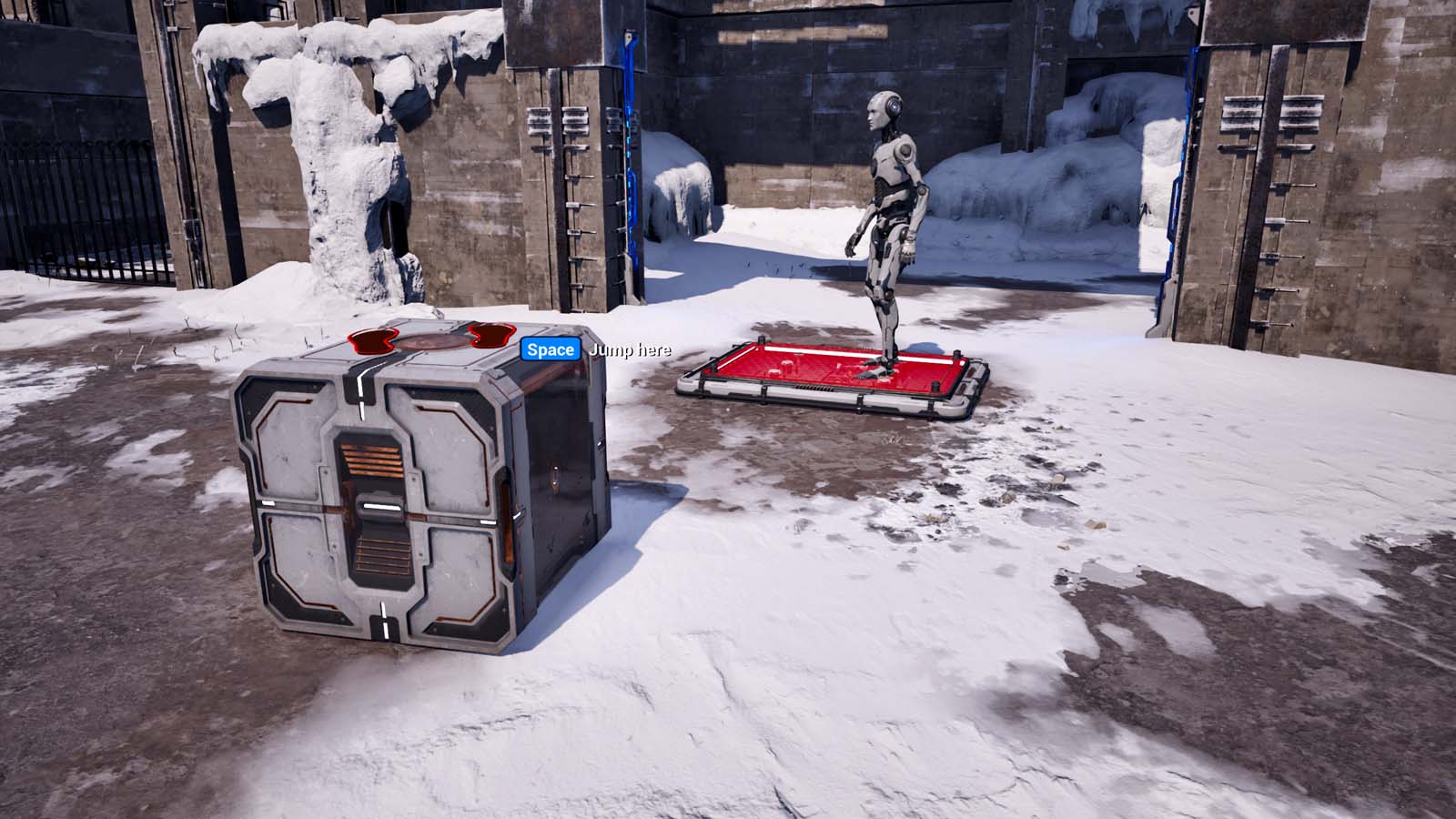Viewport: 1456px width, 819px height.
Task: Toggle the left red actuator pad atop the crate
Action: [373, 339]
